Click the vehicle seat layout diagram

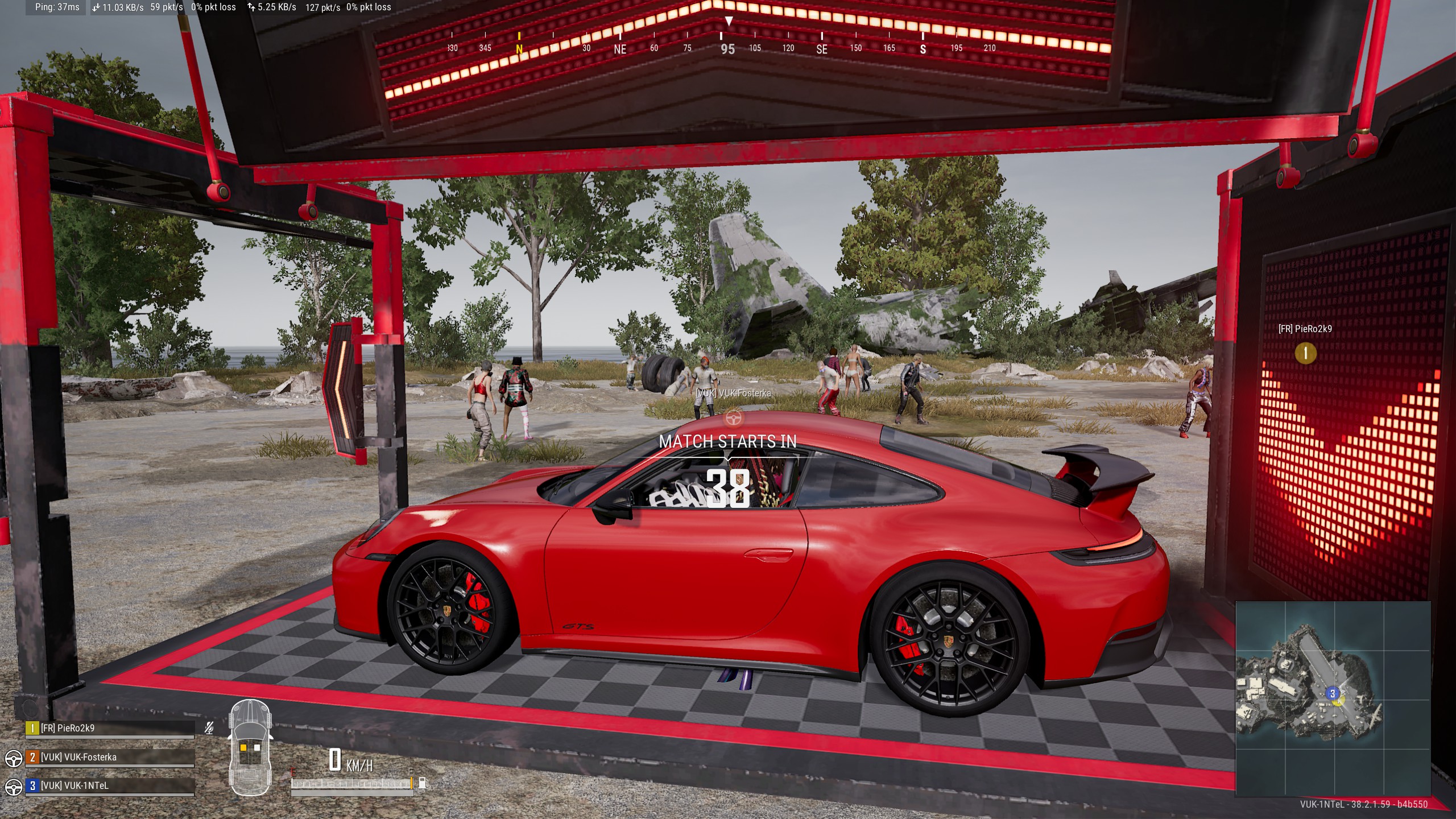[250, 747]
